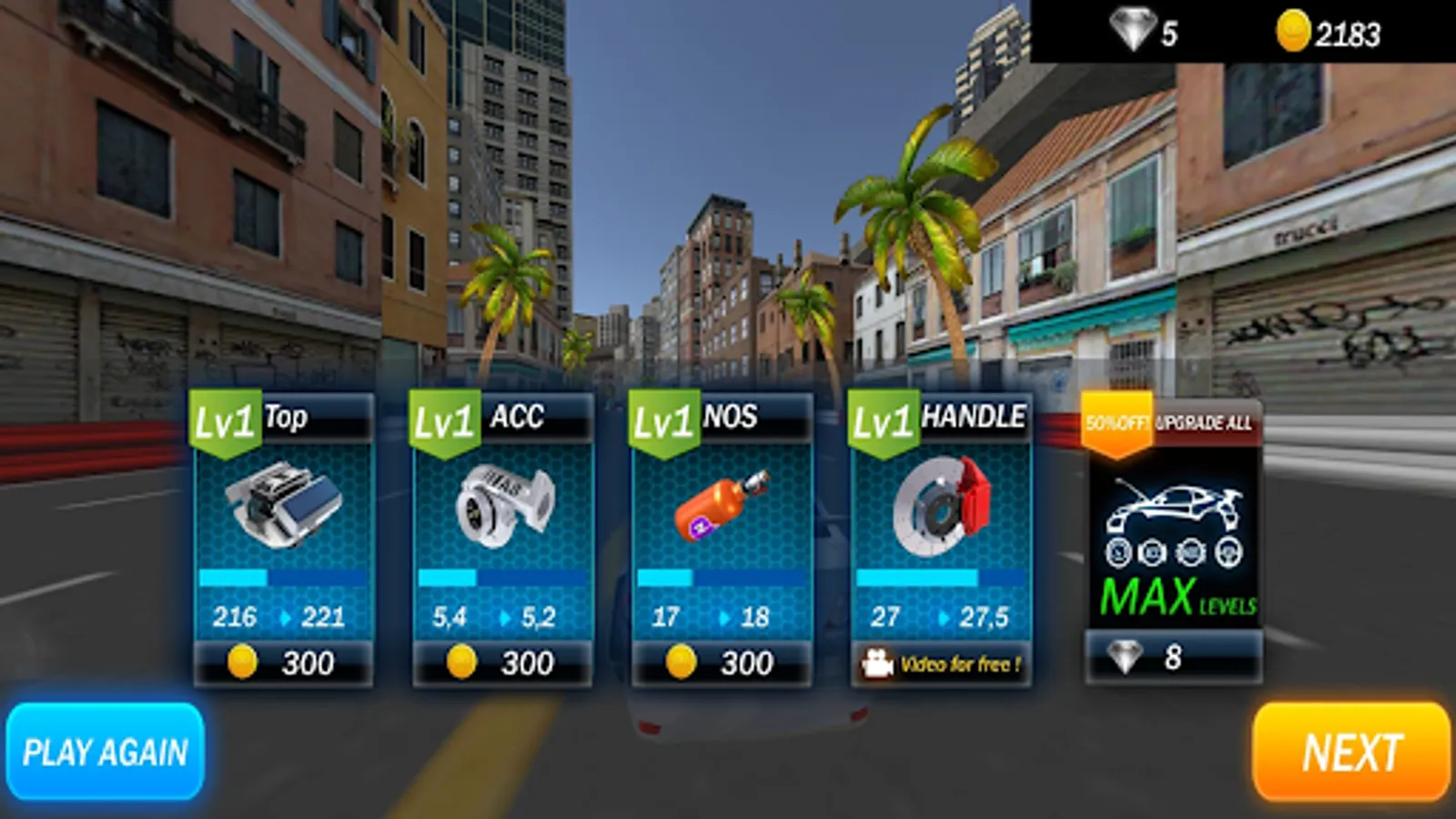Viewport: 1456px width, 819px height.
Task: Pay 300 coins to upgrade Top speed
Action: point(280,662)
